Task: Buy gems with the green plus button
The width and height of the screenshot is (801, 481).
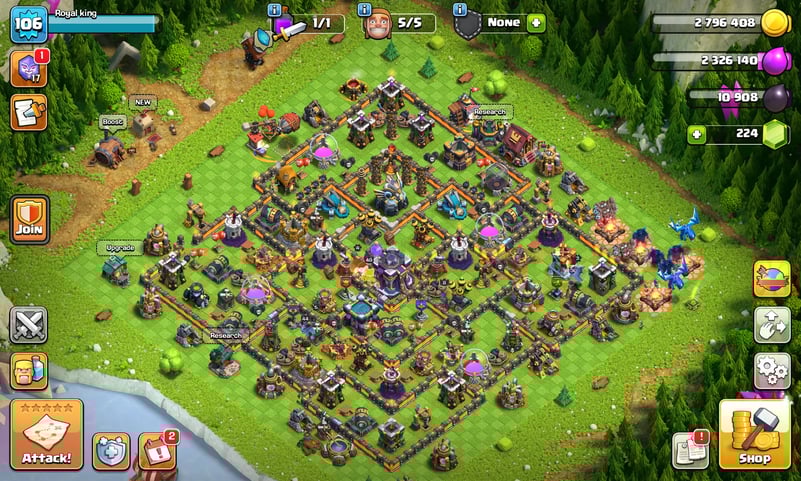Action: [x=697, y=134]
